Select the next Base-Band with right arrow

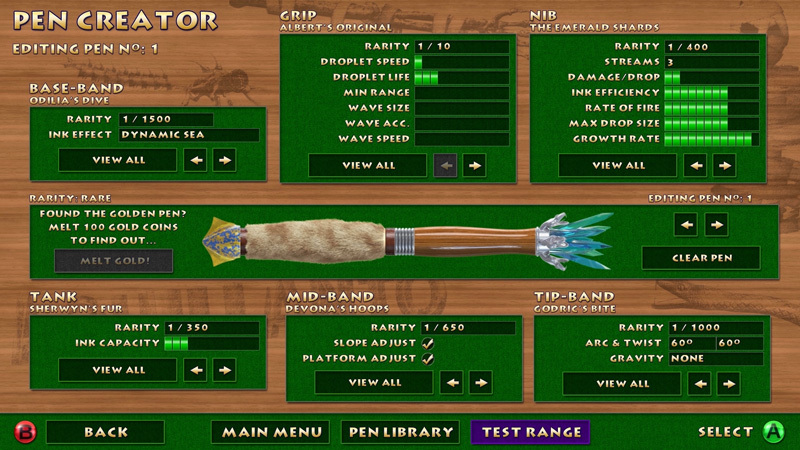(x=224, y=159)
